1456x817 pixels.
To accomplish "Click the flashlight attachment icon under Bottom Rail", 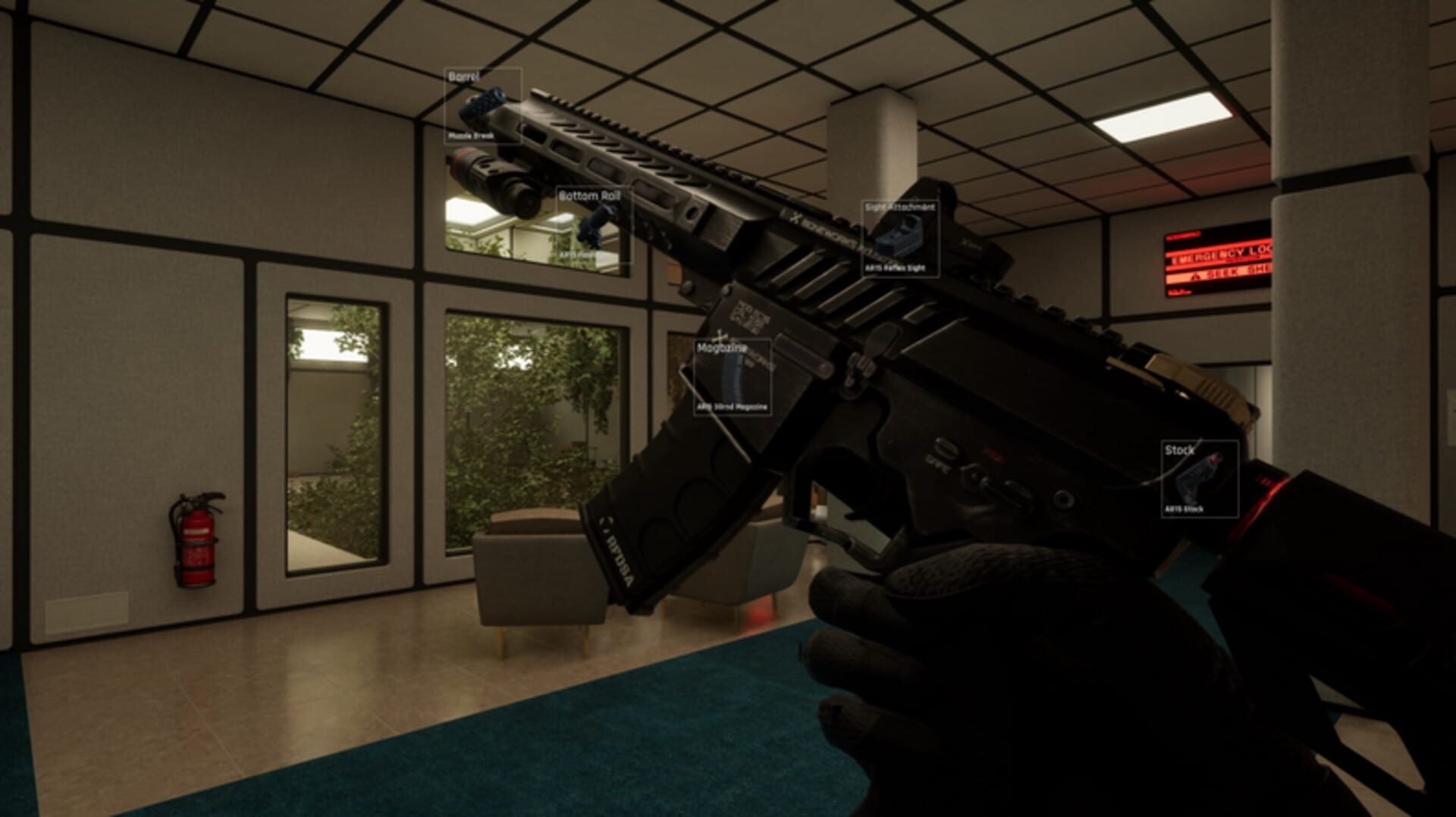I will point(595,227).
